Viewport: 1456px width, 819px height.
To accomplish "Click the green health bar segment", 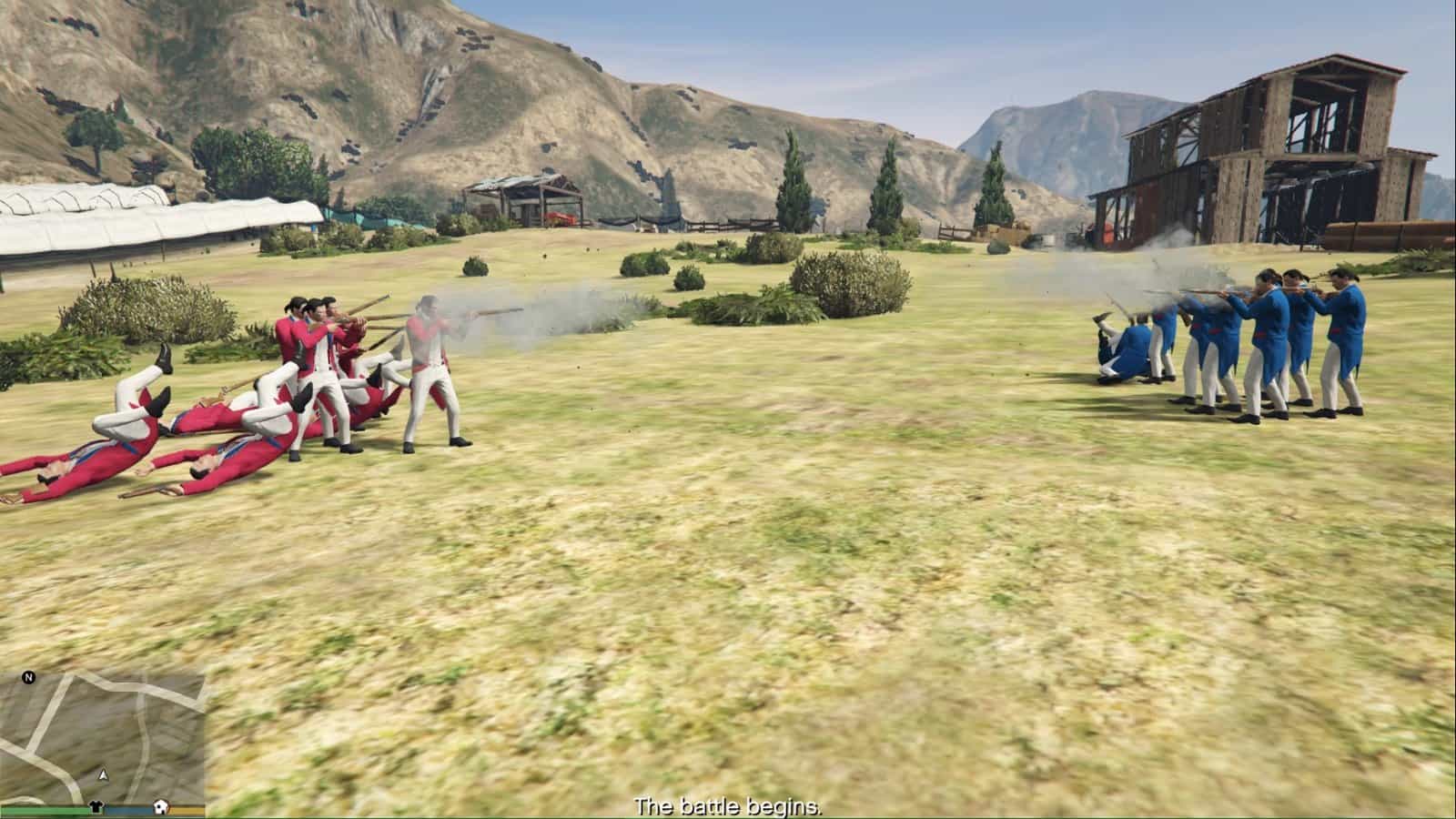I will (45, 810).
